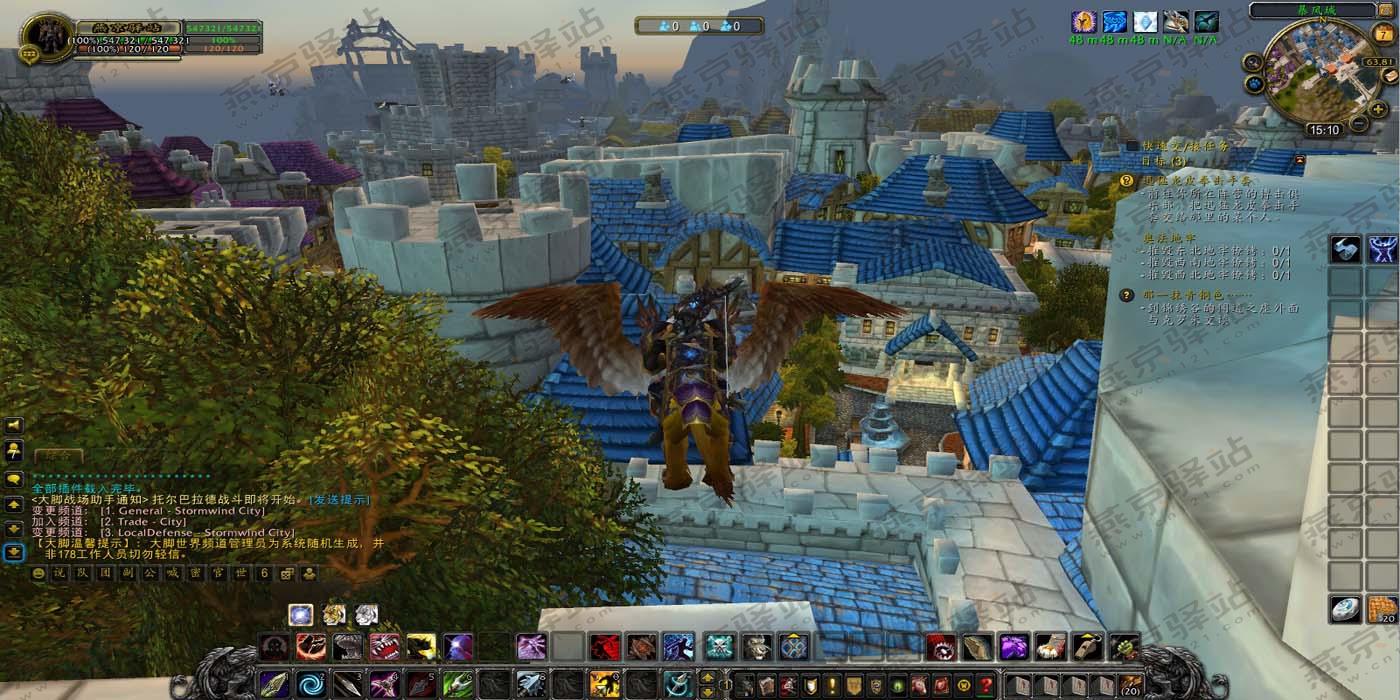The height and width of the screenshot is (700, 1400).
Task: Collapse the quest objectives tracker
Action: (x=1299, y=160)
